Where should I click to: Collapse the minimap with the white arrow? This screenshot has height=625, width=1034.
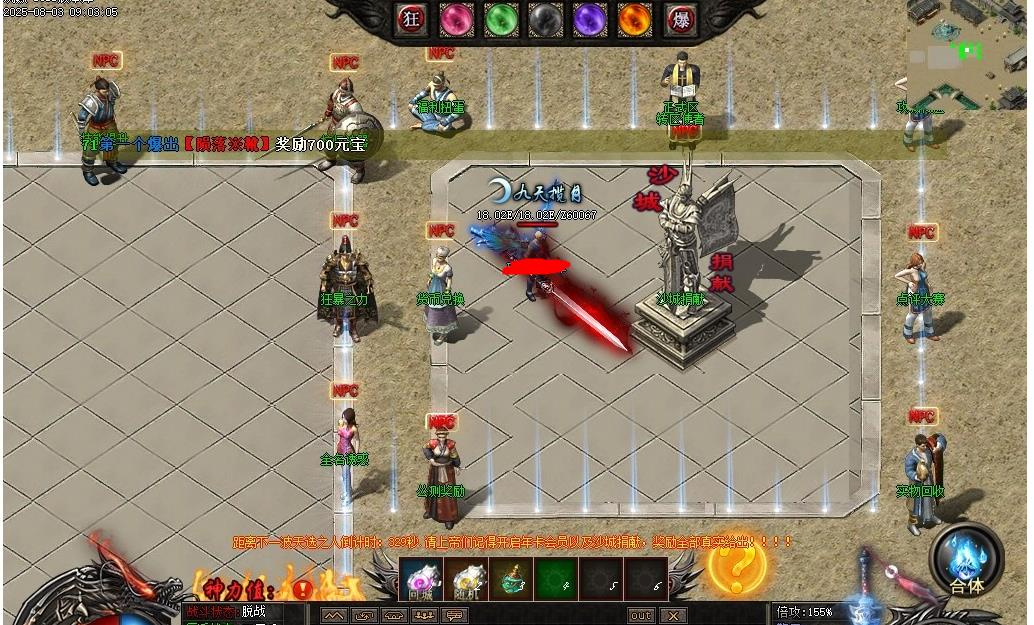point(900,85)
